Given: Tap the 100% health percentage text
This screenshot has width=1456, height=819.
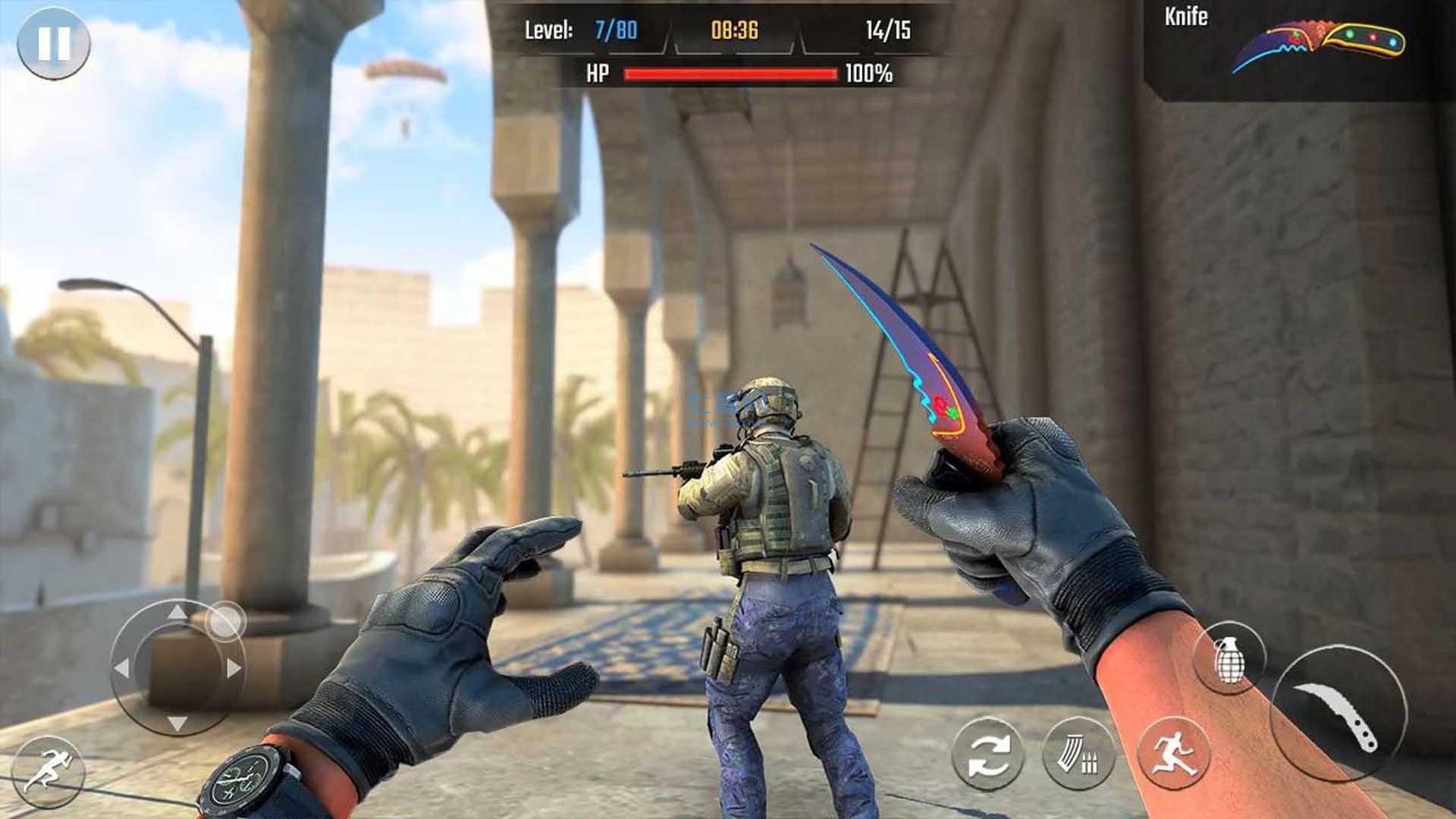Looking at the screenshot, I should coord(870,74).
